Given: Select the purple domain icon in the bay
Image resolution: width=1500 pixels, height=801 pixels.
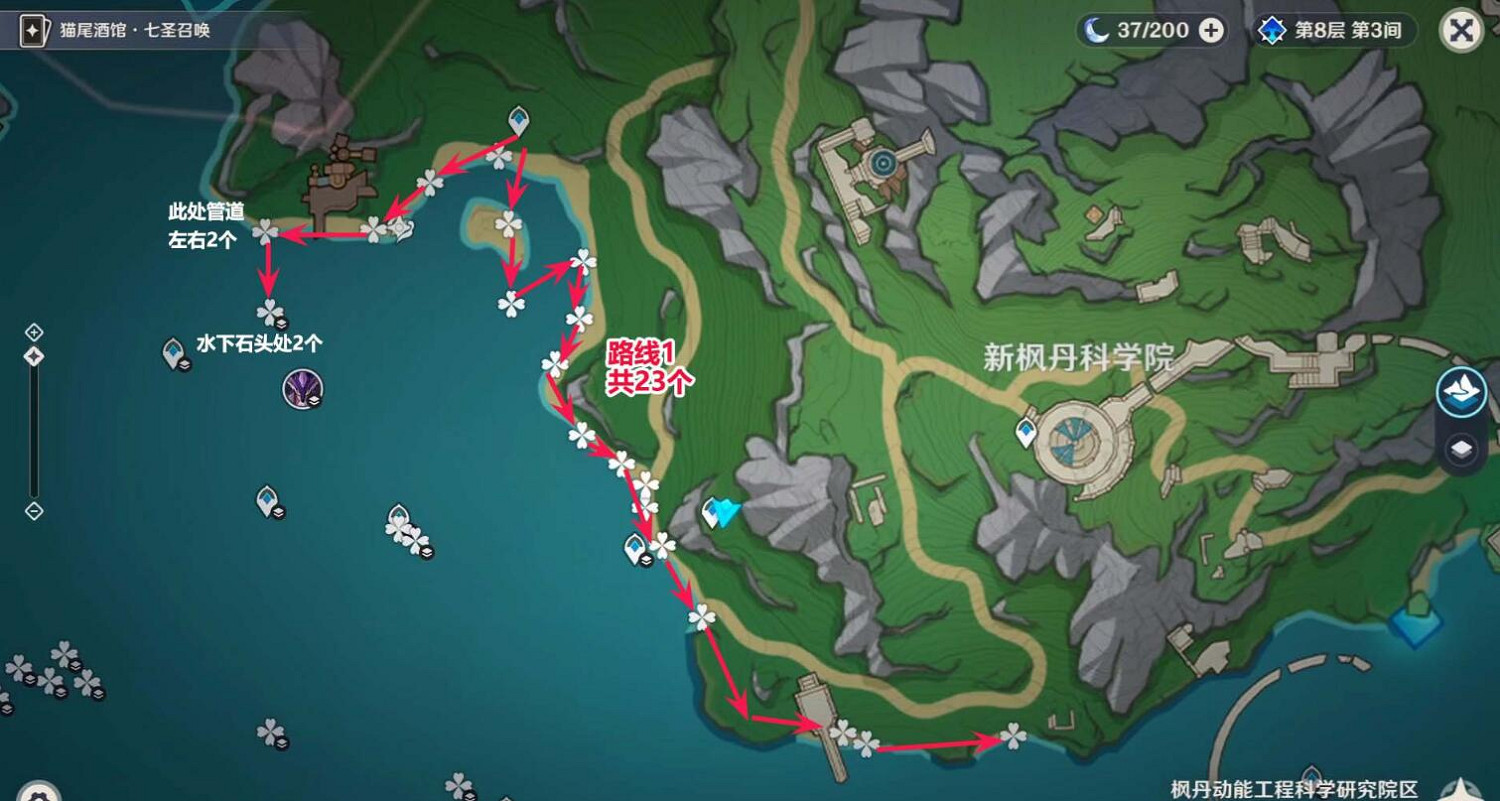Looking at the screenshot, I should pyautogui.click(x=301, y=389).
